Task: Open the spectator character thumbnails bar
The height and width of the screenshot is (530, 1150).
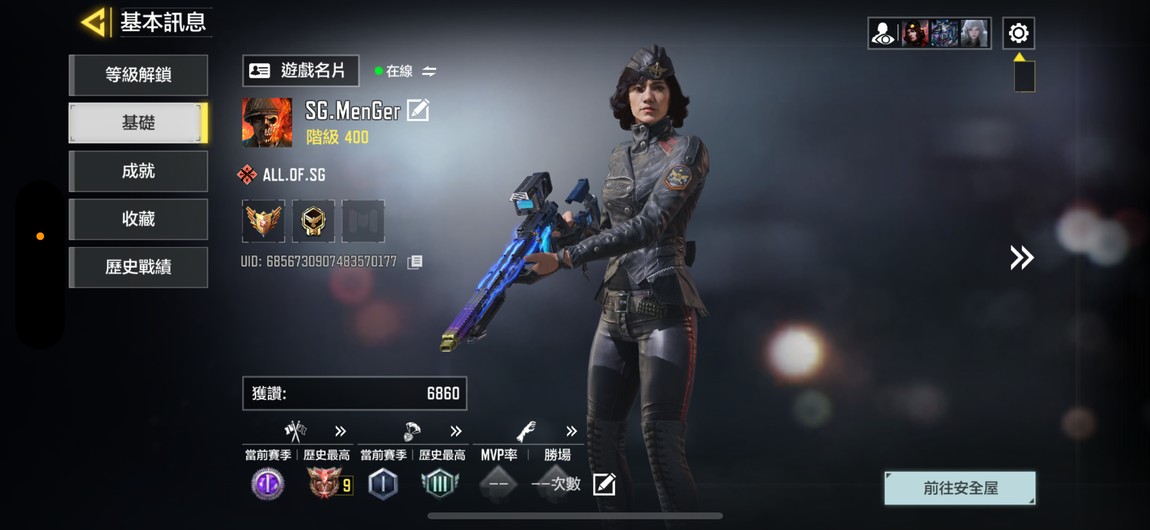Action: [929, 33]
